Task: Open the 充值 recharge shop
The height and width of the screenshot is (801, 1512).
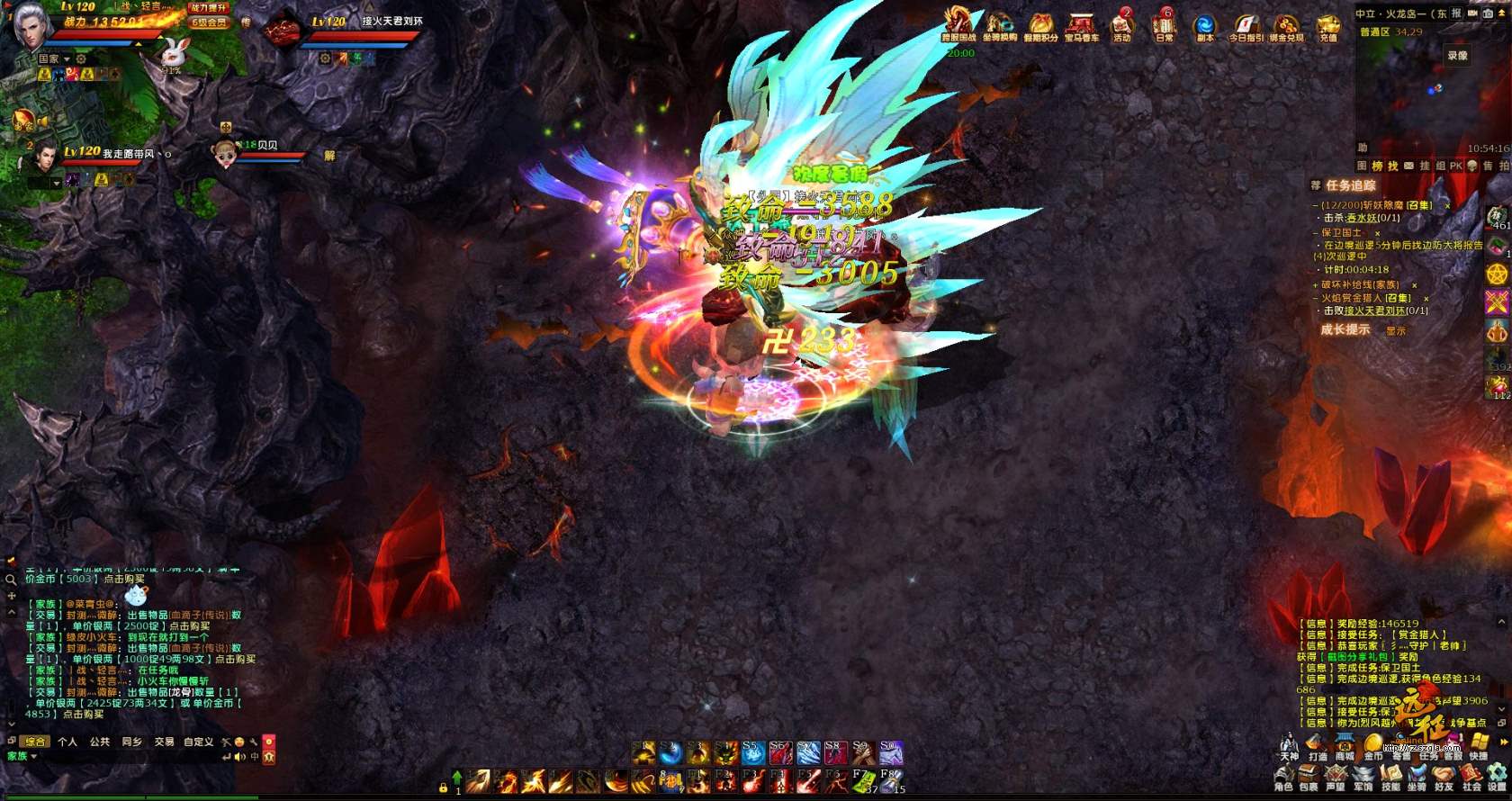Action: [x=1328, y=25]
